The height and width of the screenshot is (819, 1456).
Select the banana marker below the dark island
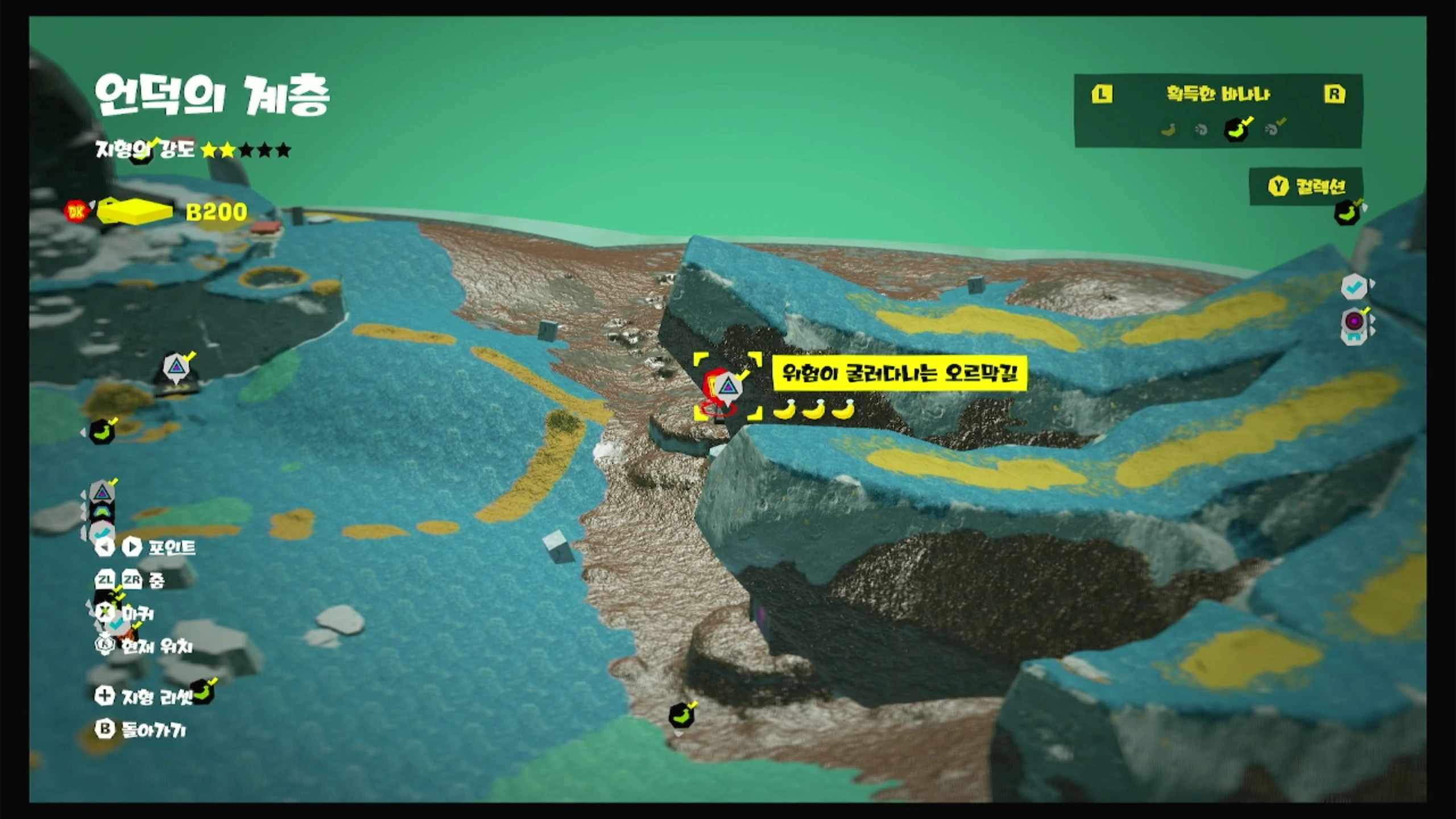click(102, 432)
